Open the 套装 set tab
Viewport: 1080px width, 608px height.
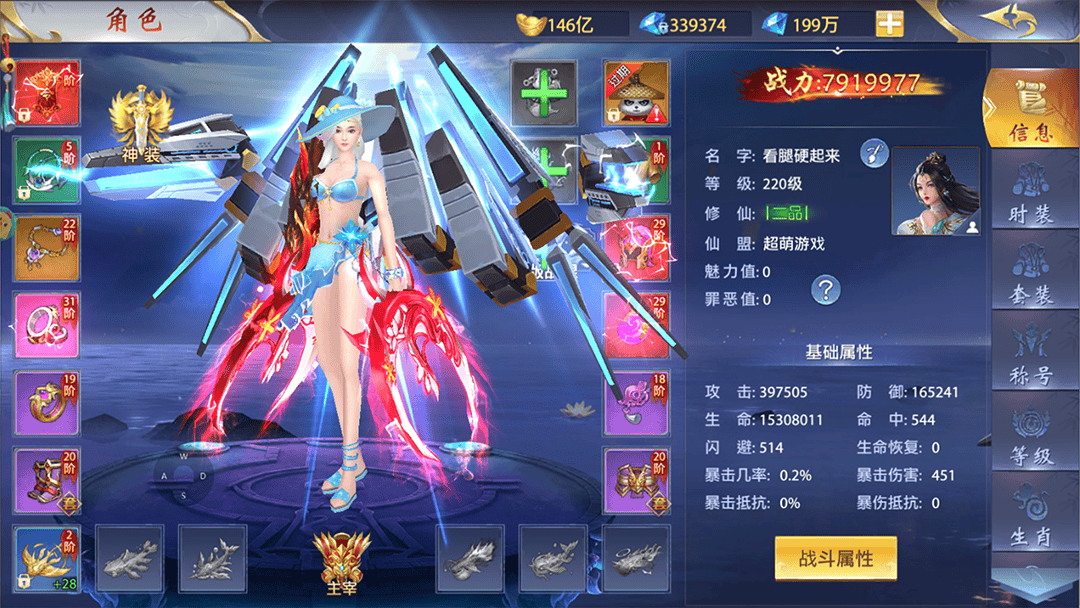point(1030,274)
